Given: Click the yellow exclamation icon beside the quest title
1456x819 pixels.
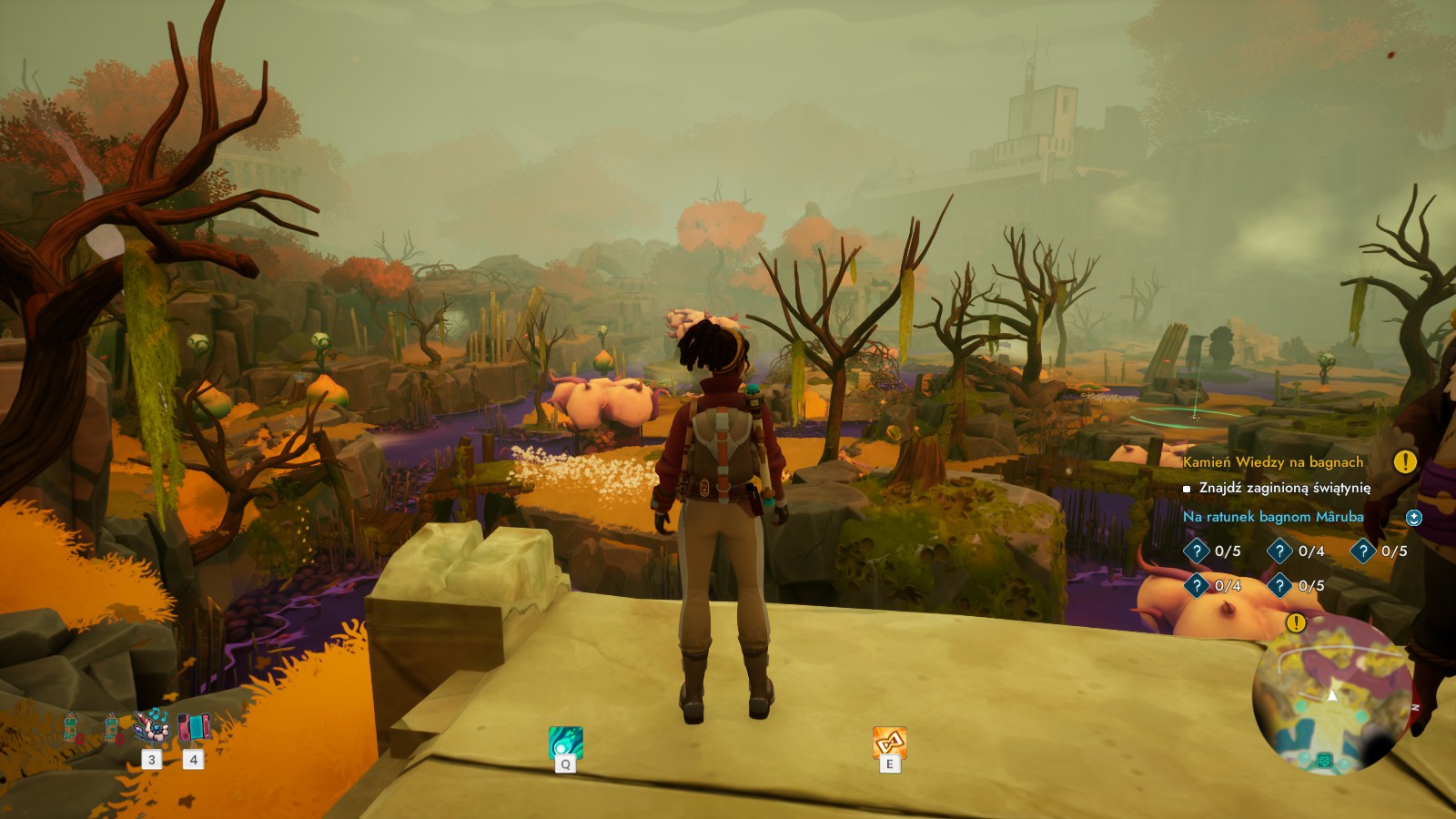Looking at the screenshot, I should pos(1405,462).
